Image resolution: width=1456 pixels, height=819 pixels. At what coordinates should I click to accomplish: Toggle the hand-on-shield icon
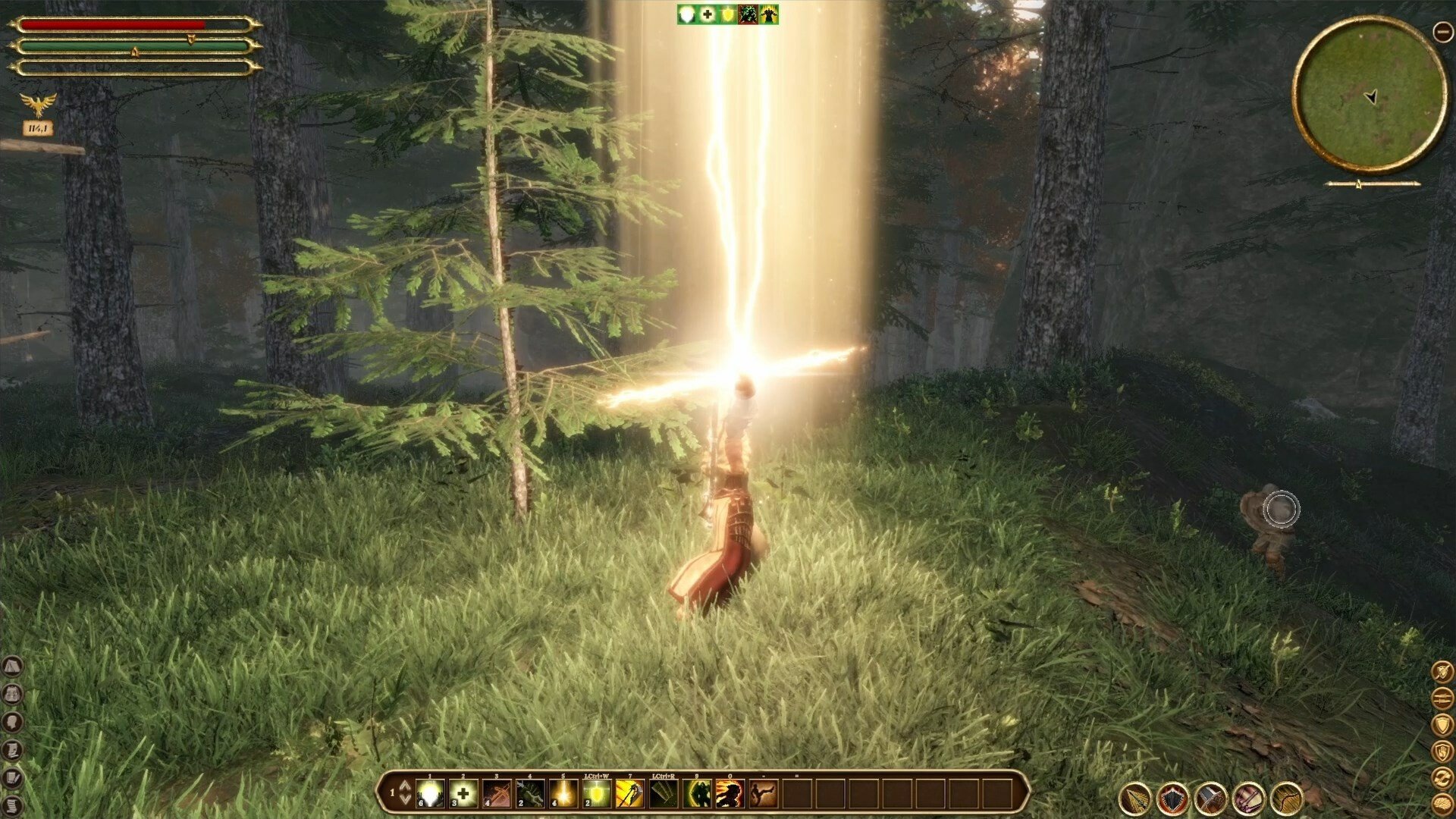click(1442, 752)
